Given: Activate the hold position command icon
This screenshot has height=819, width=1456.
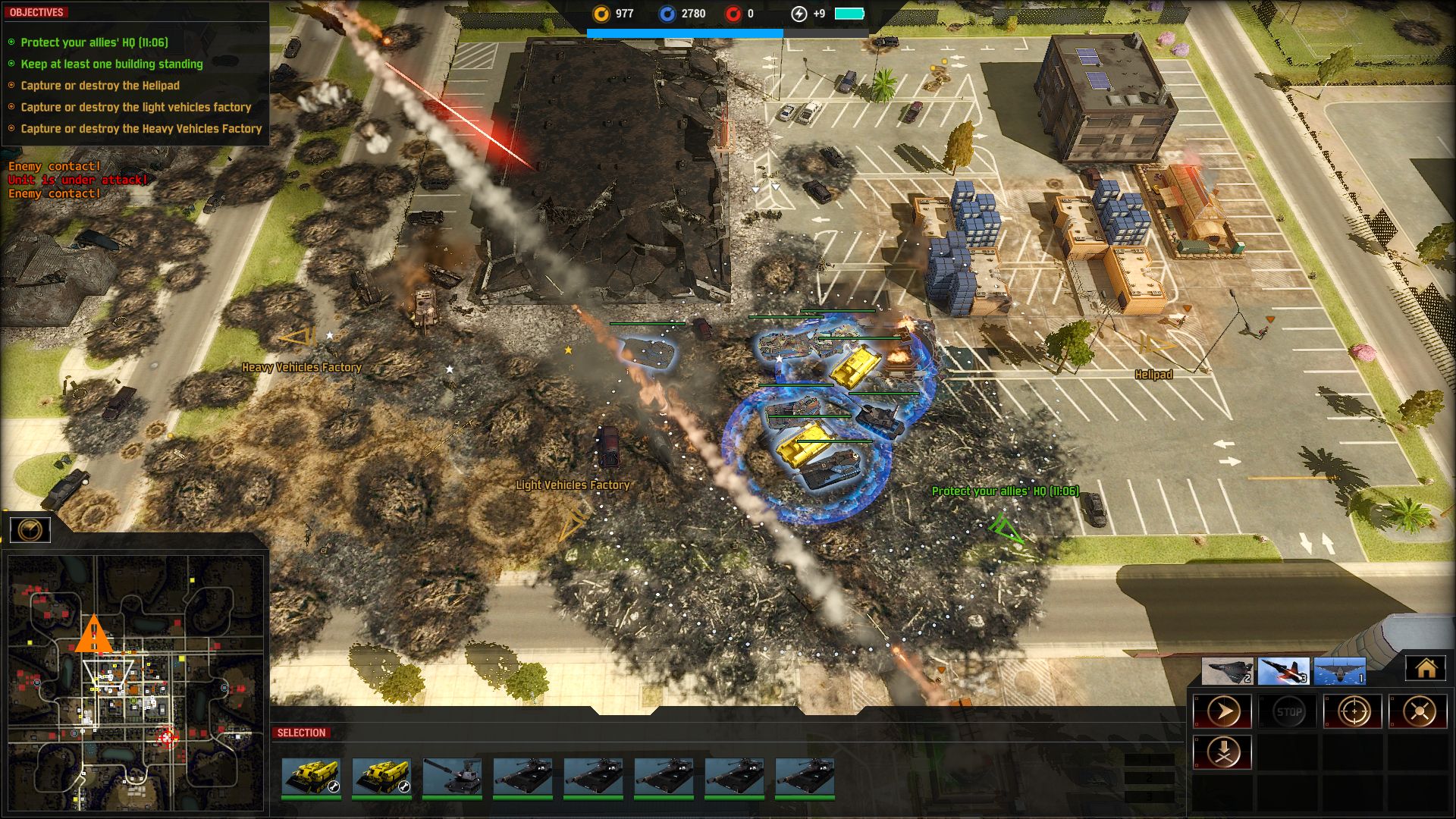Looking at the screenshot, I should pos(1418,712).
